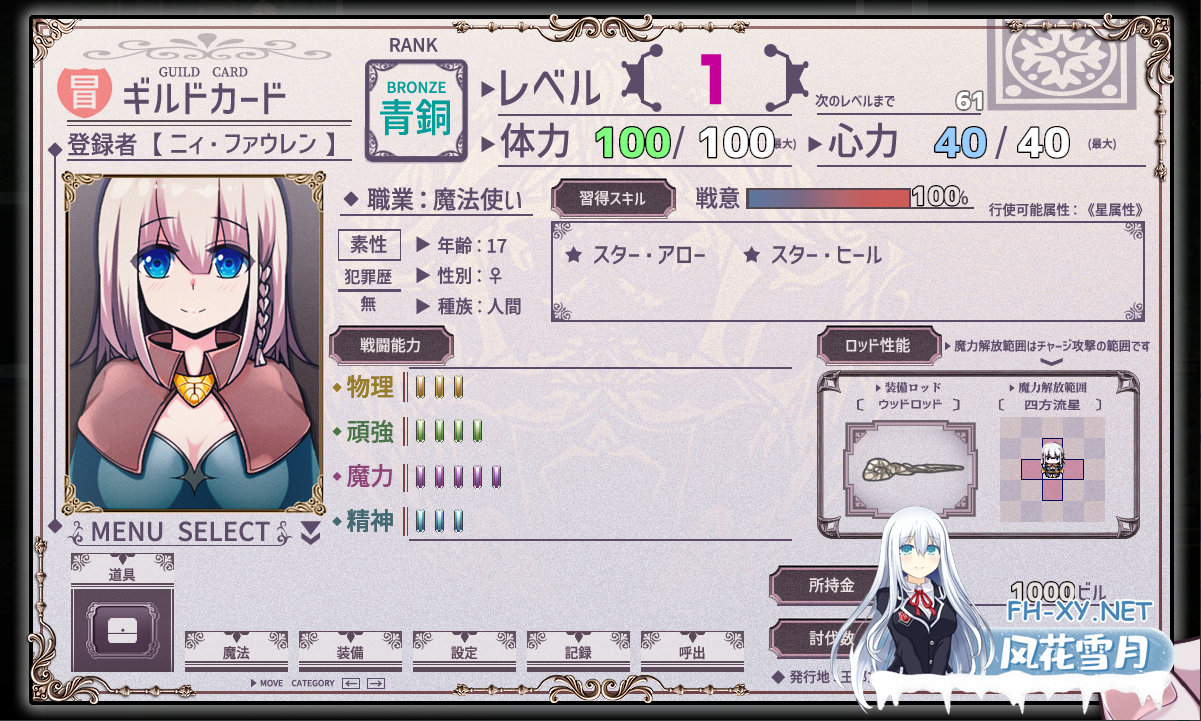Select the 呼出 (Load) menu entry
1201x721 pixels.
tap(692, 653)
